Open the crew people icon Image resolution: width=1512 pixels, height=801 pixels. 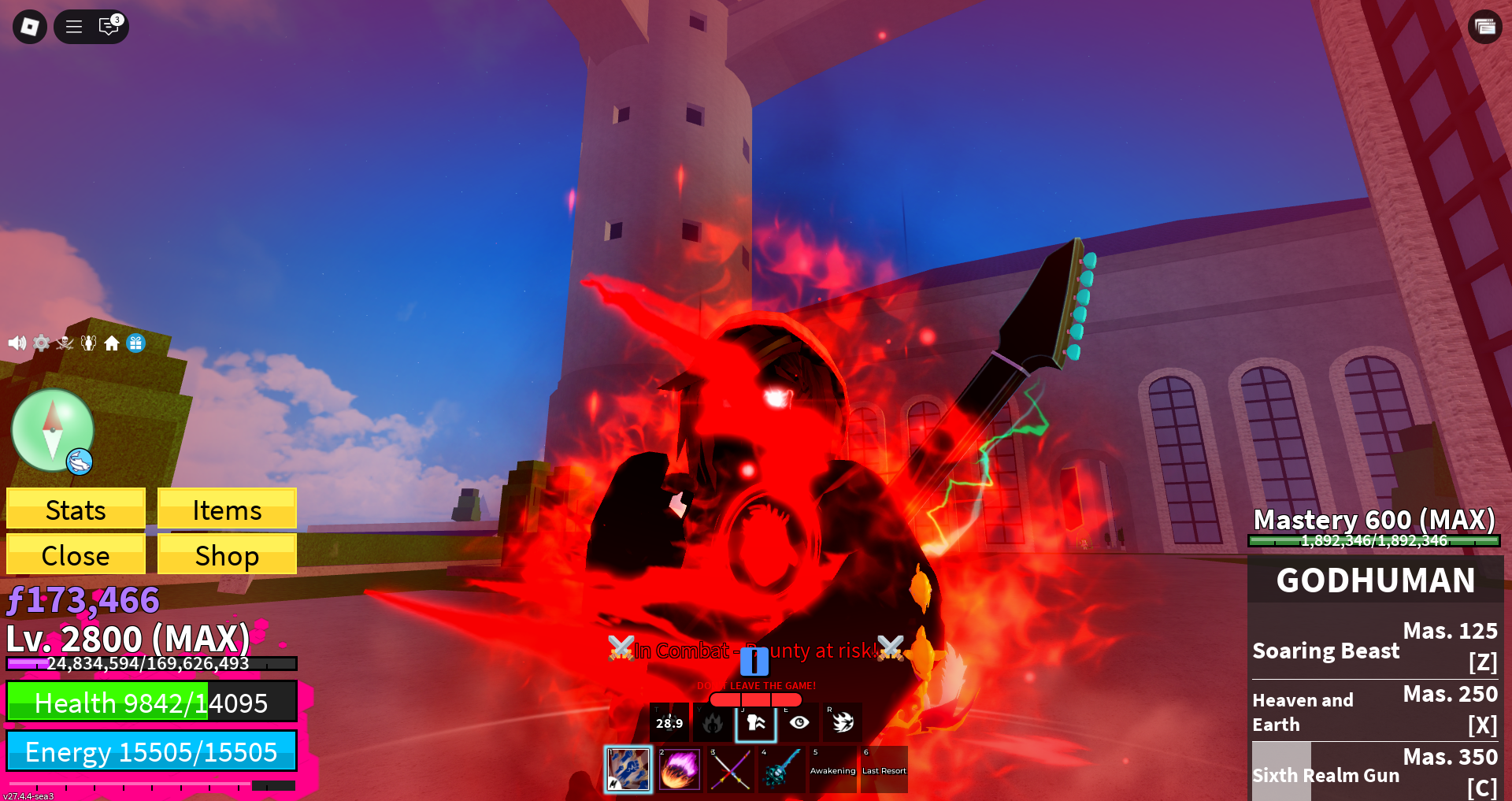(88, 343)
